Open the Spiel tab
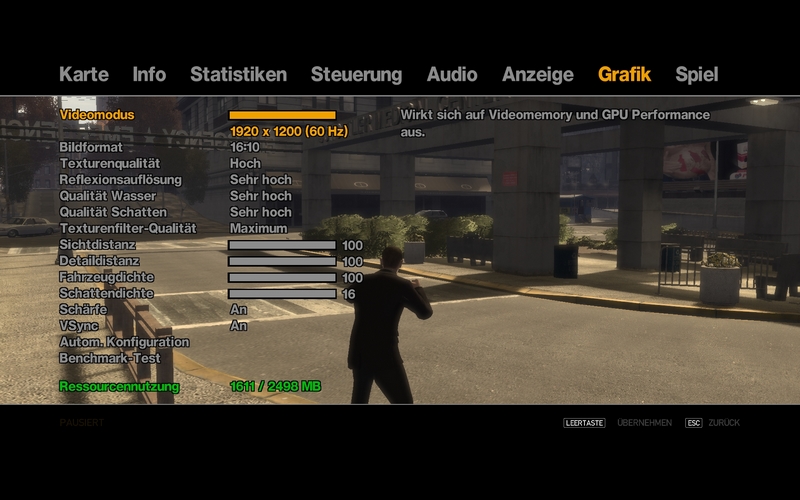This screenshot has width=800, height=500. tap(696, 74)
